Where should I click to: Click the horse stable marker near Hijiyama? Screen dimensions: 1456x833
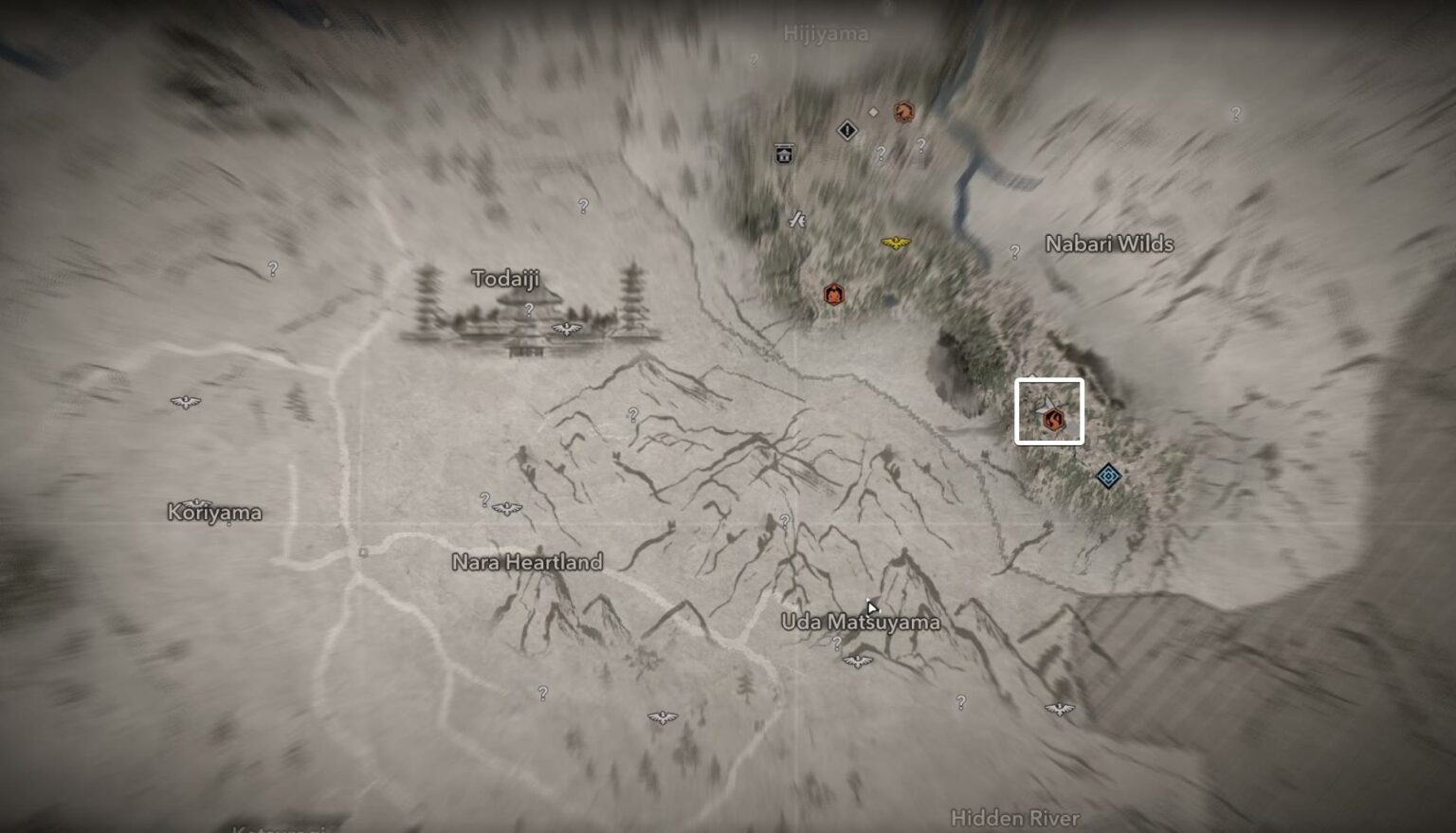coord(903,113)
